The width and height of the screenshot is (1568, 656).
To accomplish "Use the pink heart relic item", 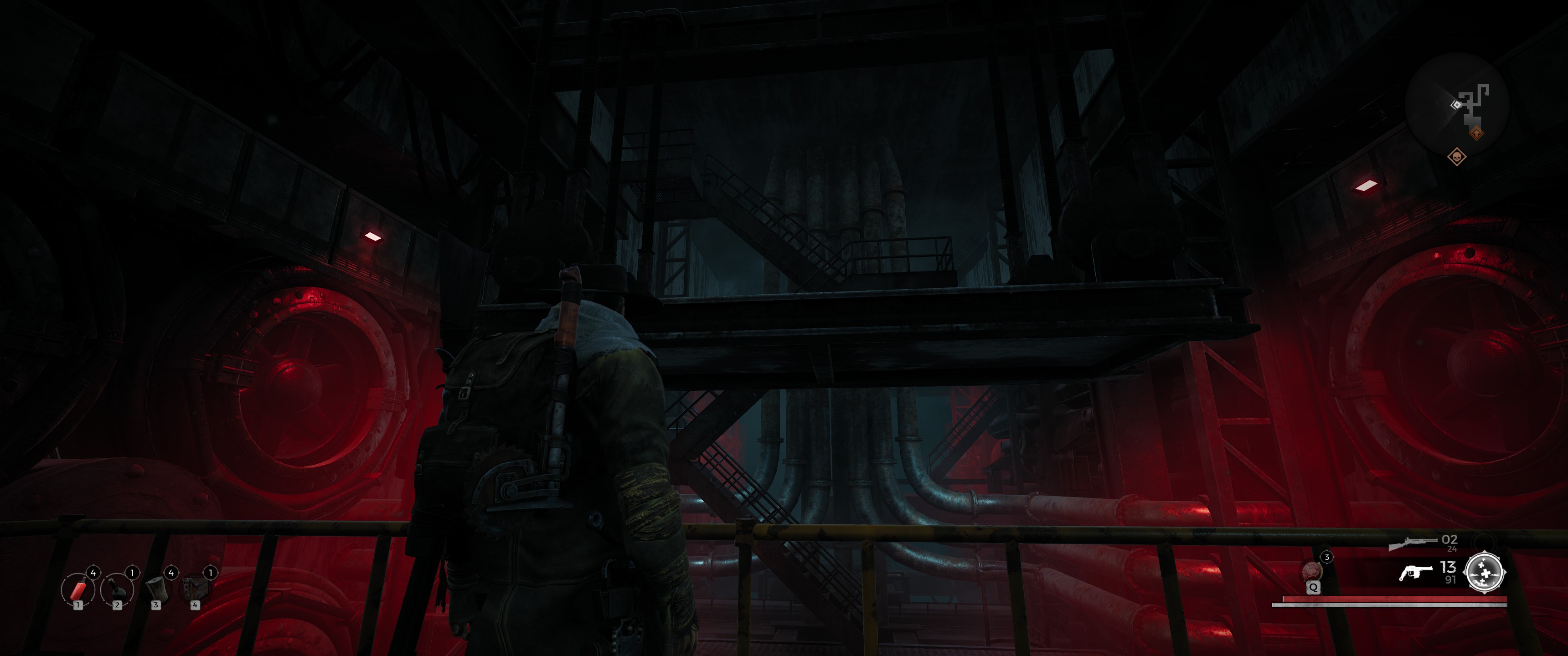I will 1312,571.
